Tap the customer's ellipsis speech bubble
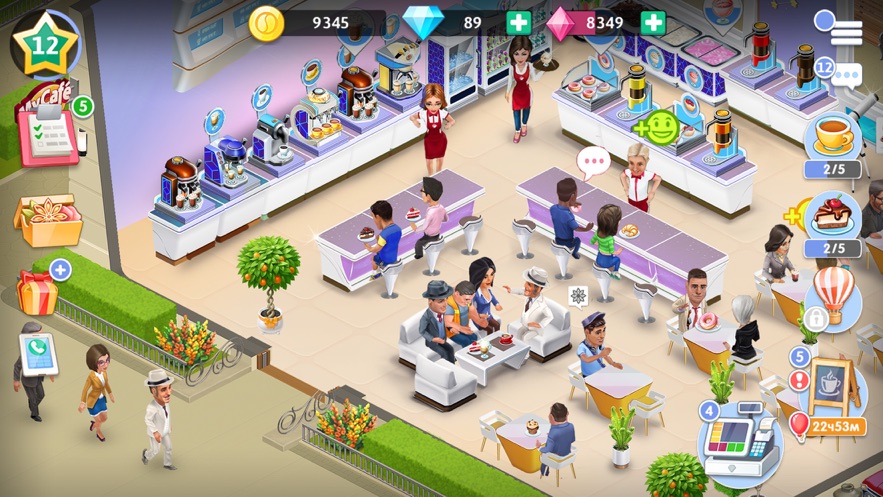883x497 pixels. [594, 160]
